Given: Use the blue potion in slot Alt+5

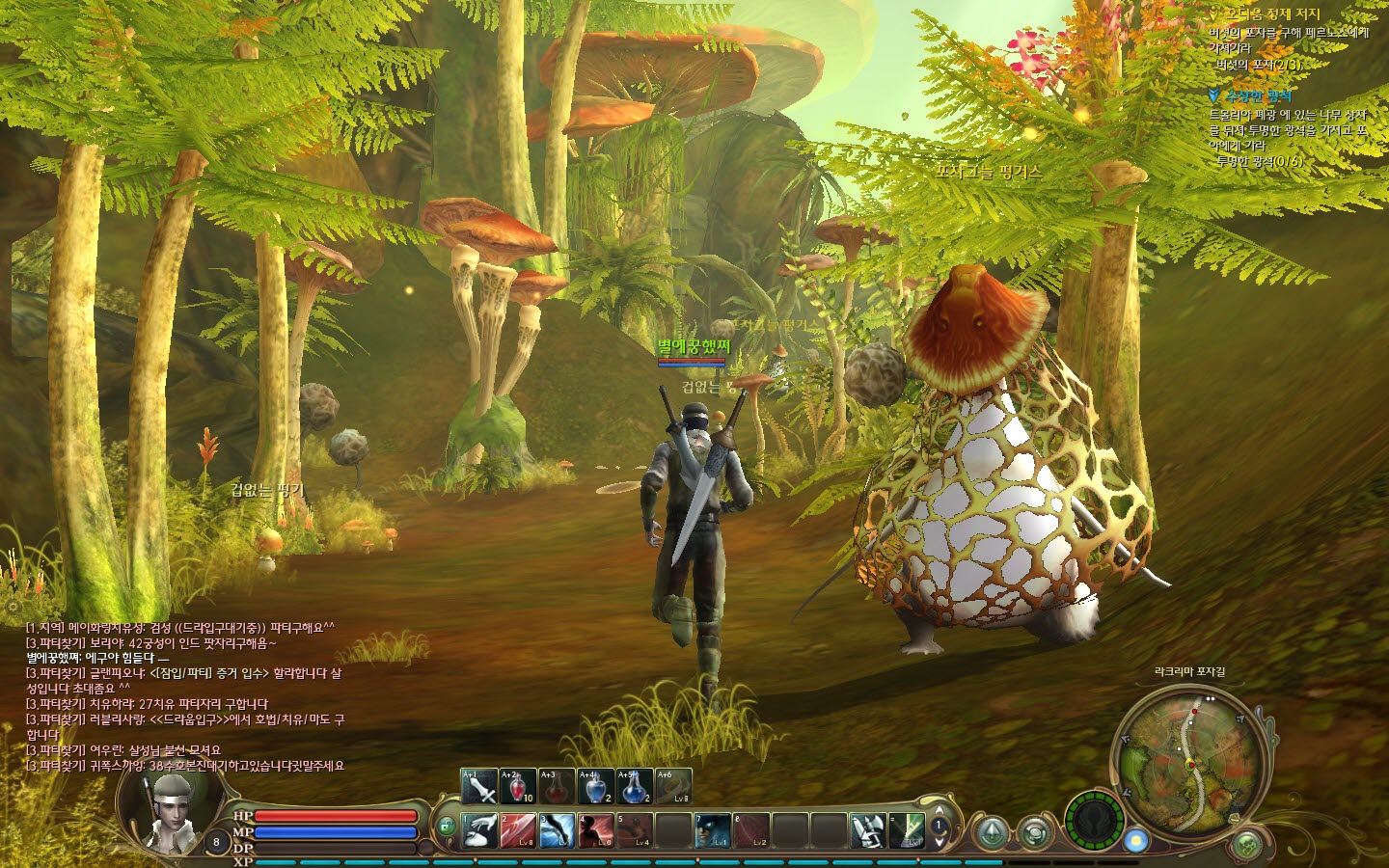Looking at the screenshot, I should [x=634, y=786].
